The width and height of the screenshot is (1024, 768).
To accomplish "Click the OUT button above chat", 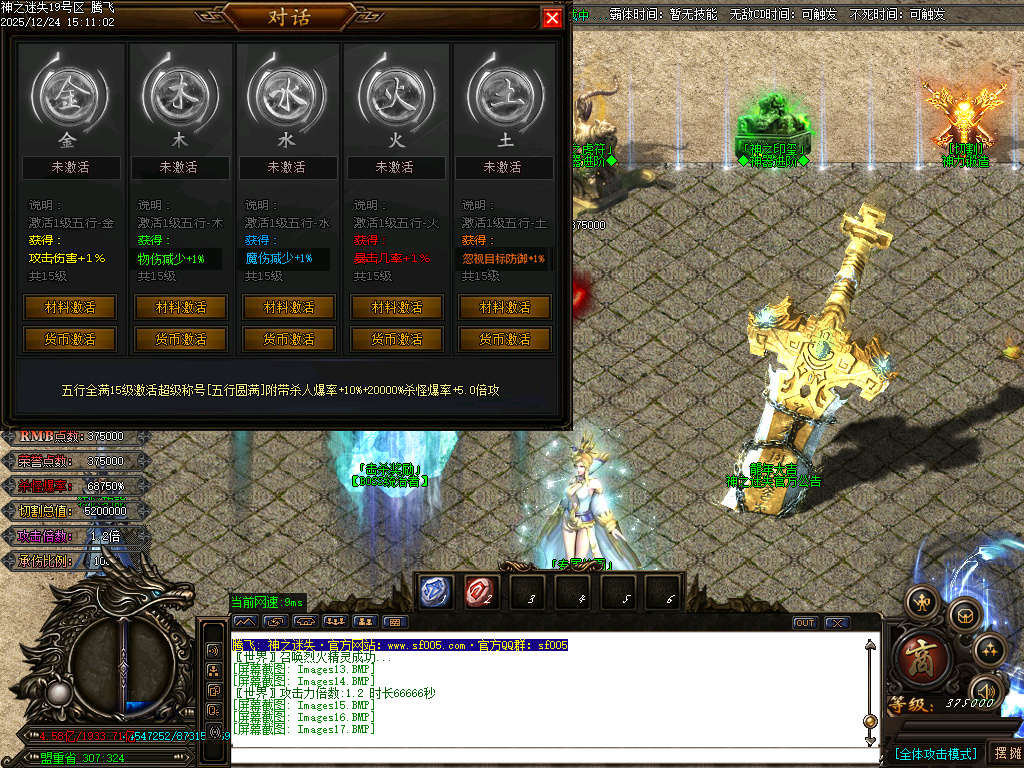I will coord(805,622).
